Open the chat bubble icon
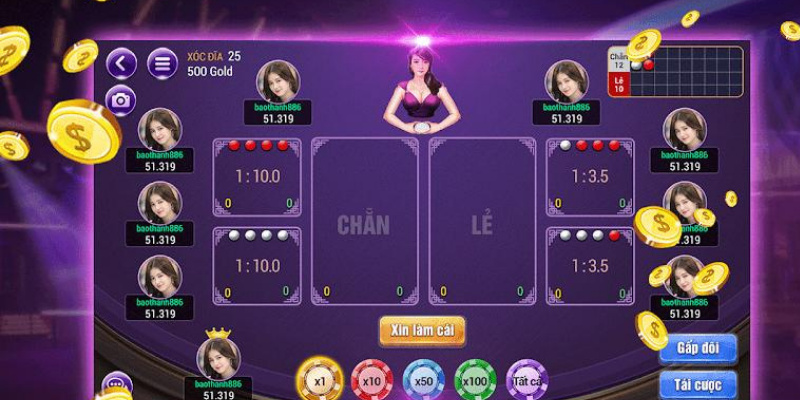This screenshot has height=400, width=800. pyautogui.click(x=117, y=384)
